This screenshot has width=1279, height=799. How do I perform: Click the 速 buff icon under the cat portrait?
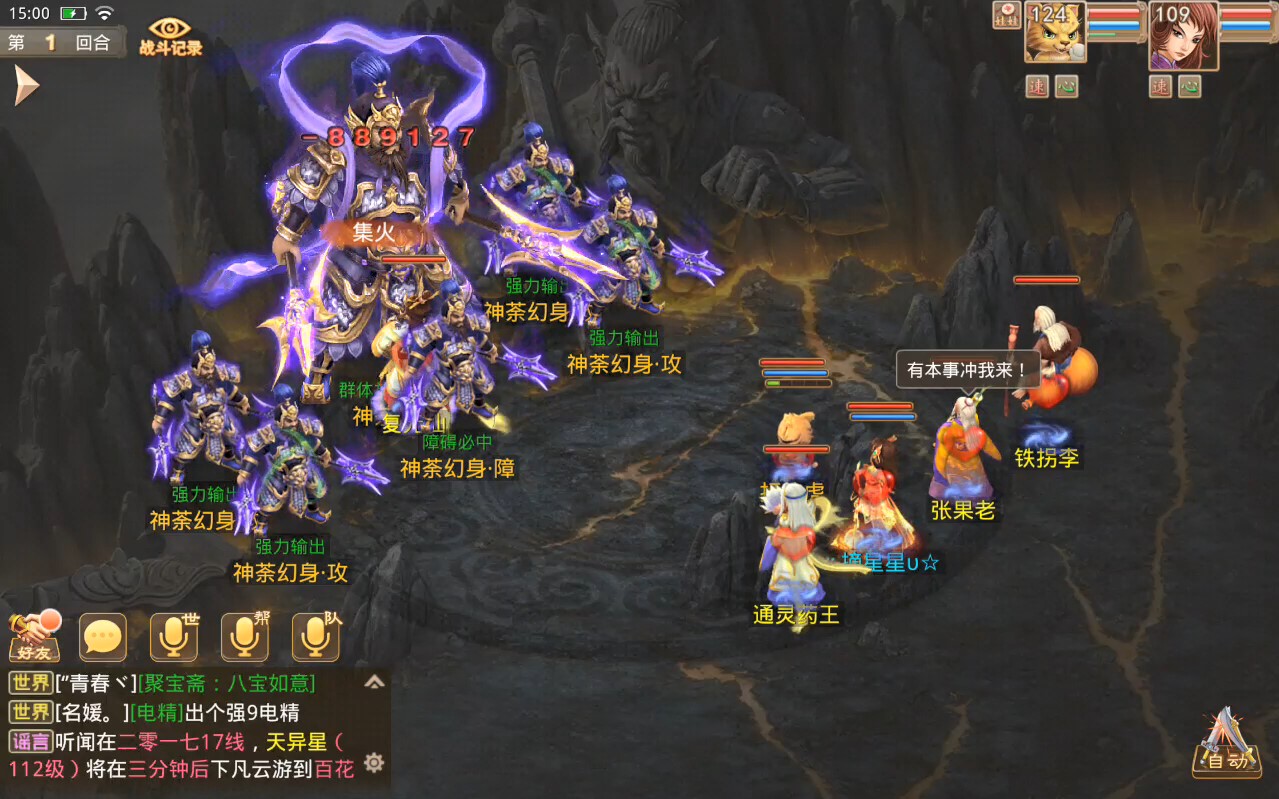point(1037,87)
